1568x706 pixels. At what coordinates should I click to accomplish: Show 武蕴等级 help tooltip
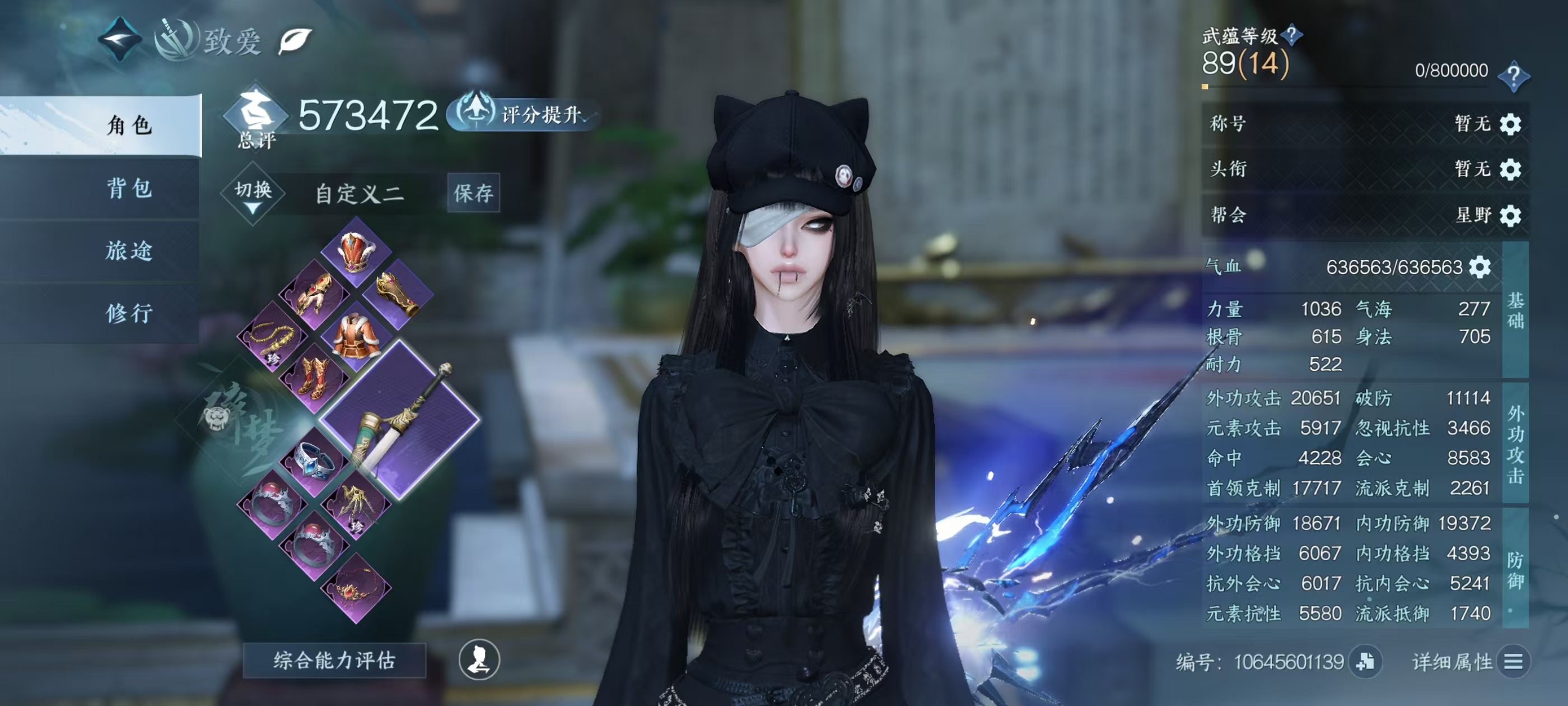1291,35
